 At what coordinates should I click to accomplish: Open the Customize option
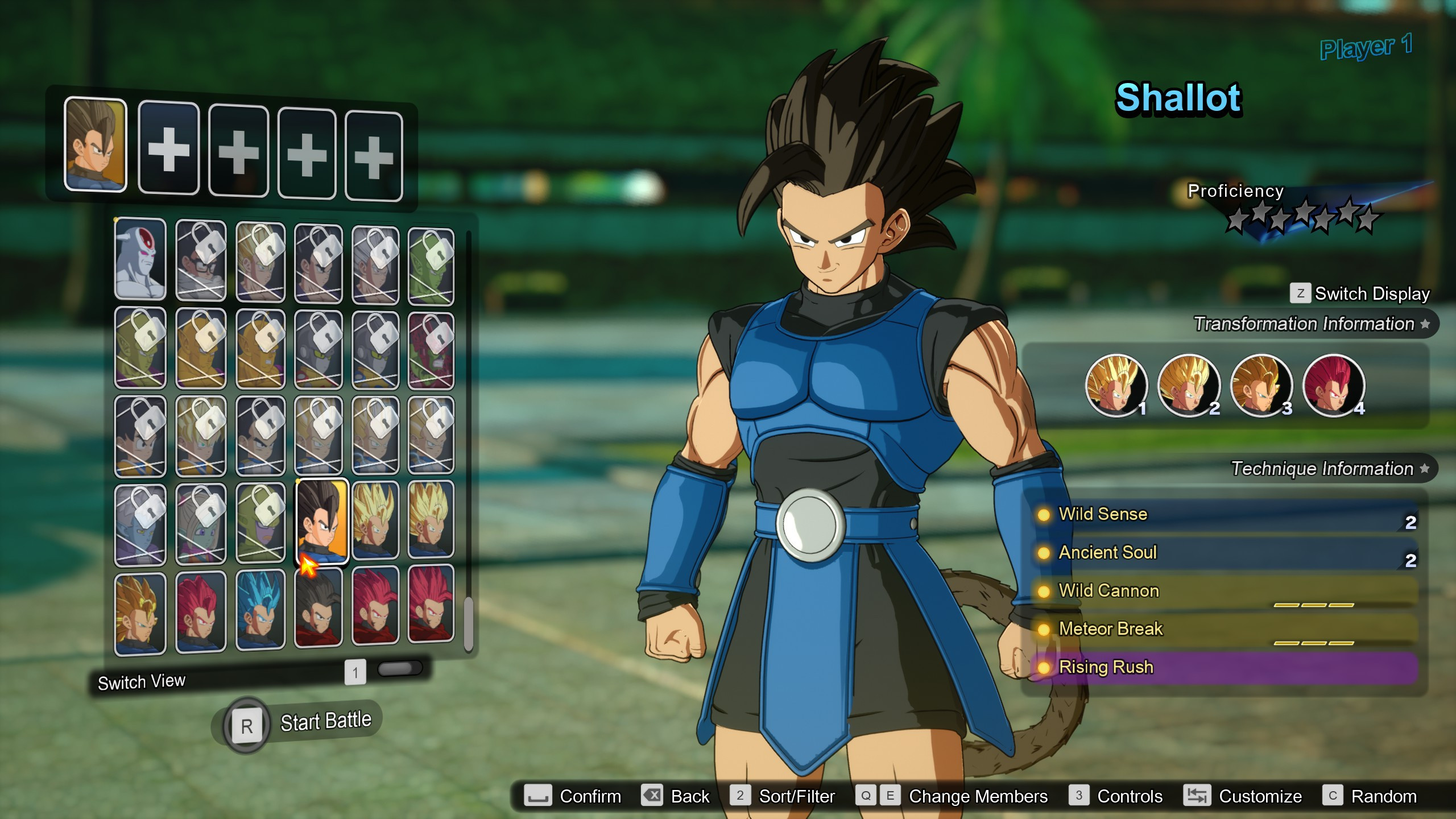(x=1243, y=796)
